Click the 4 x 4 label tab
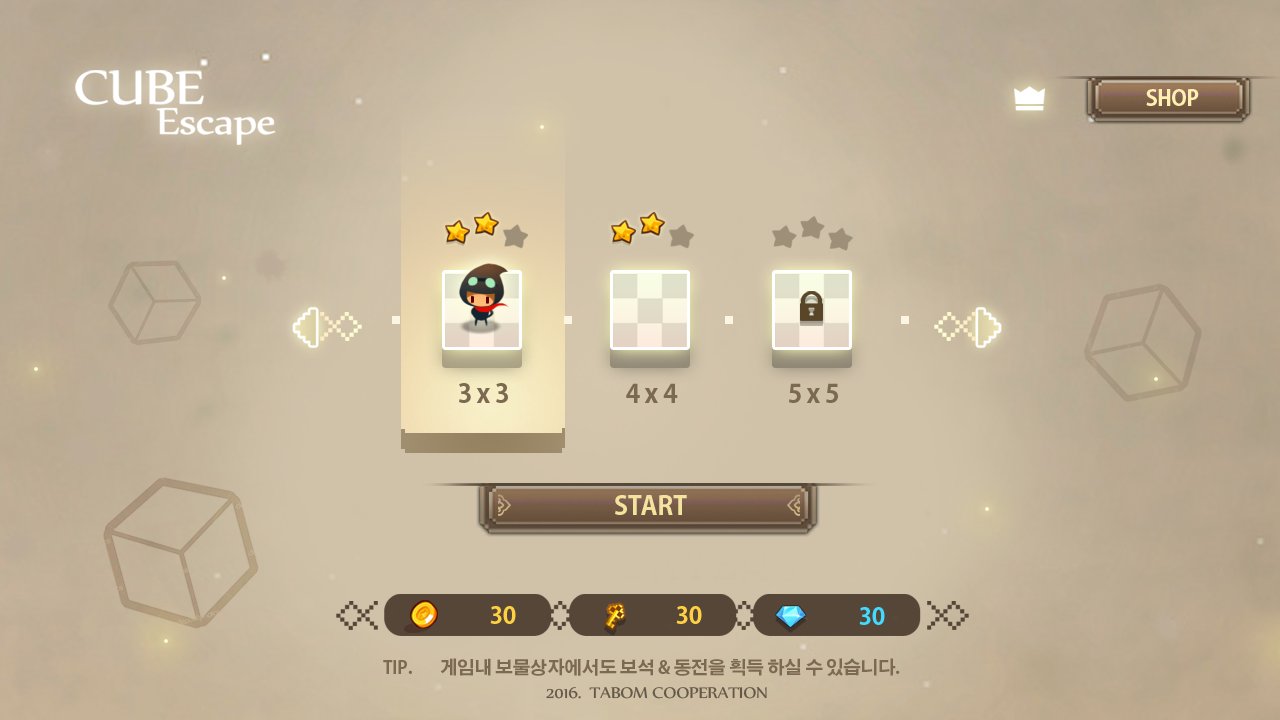Screen dimensions: 1280x720 coord(650,393)
